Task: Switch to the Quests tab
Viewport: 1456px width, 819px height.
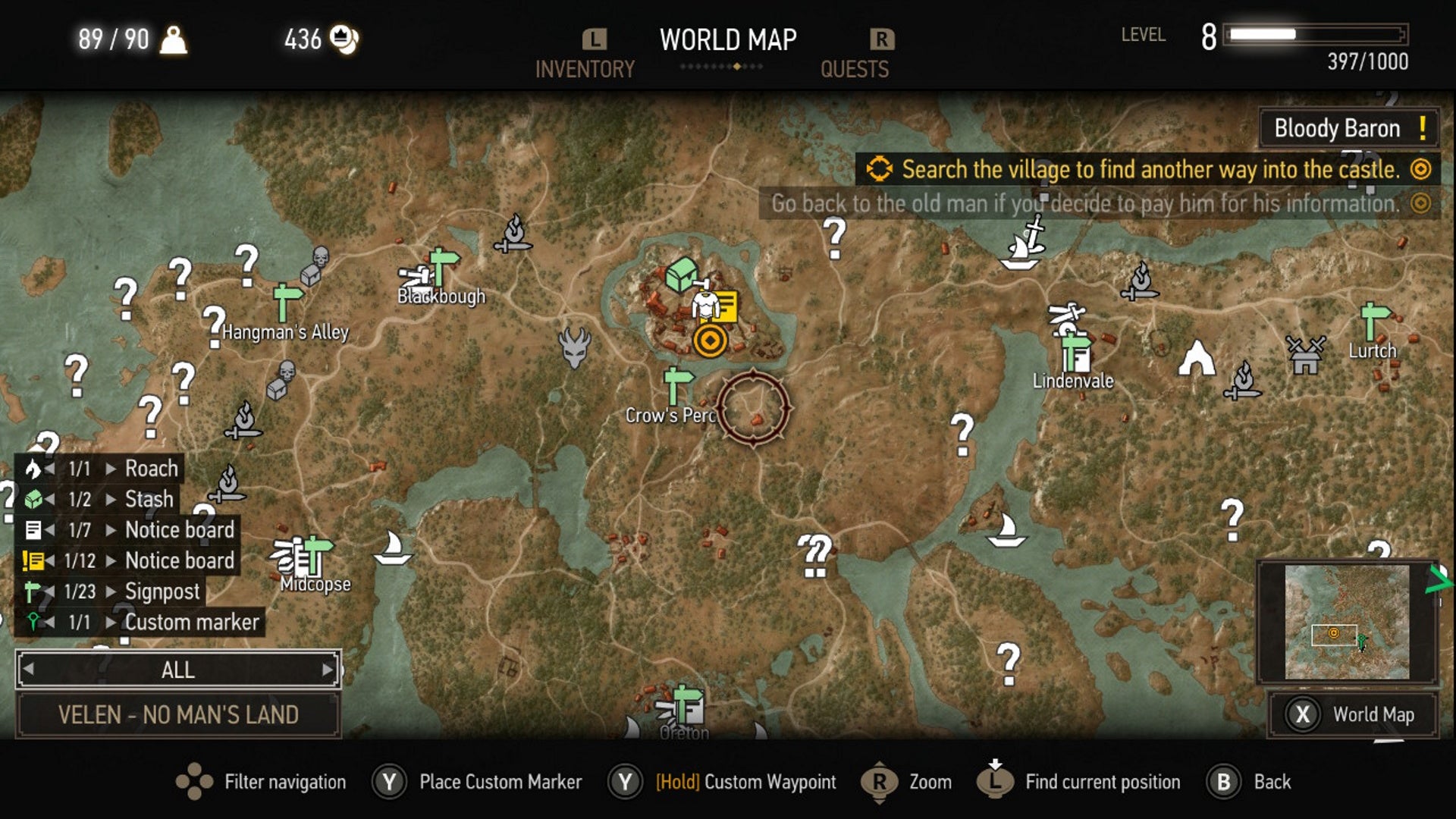Action: pyautogui.click(x=854, y=69)
